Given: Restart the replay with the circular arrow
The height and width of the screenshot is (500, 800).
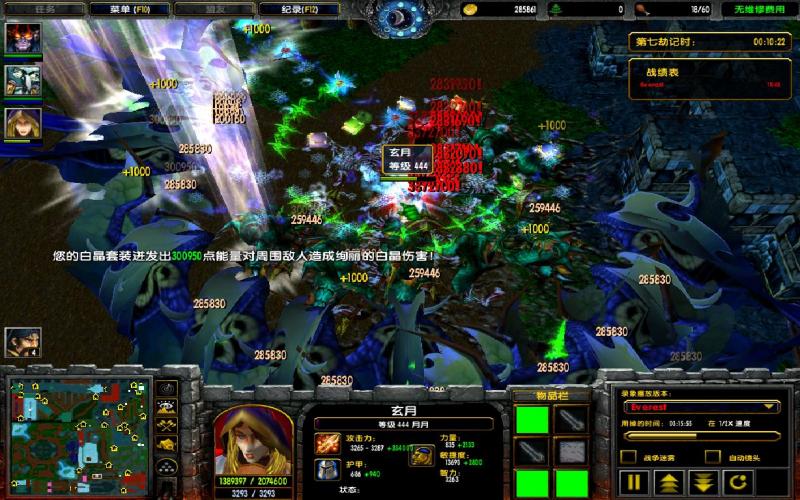Looking at the screenshot, I should click(739, 483).
